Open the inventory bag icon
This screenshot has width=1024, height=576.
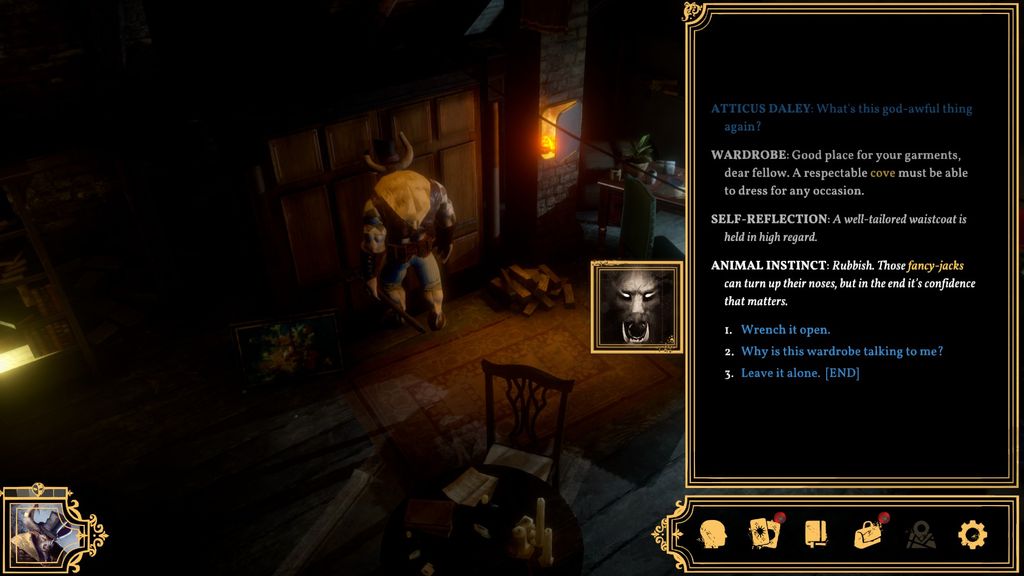click(867, 534)
